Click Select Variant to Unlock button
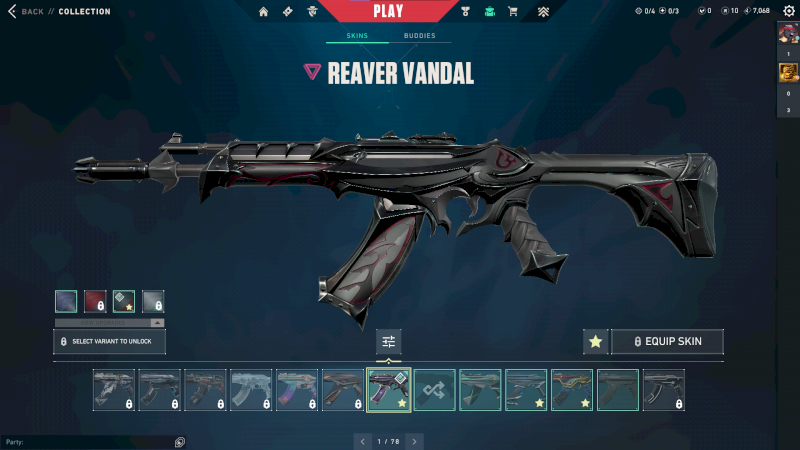The width and height of the screenshot is (800, 450). [x=109, y=342]
